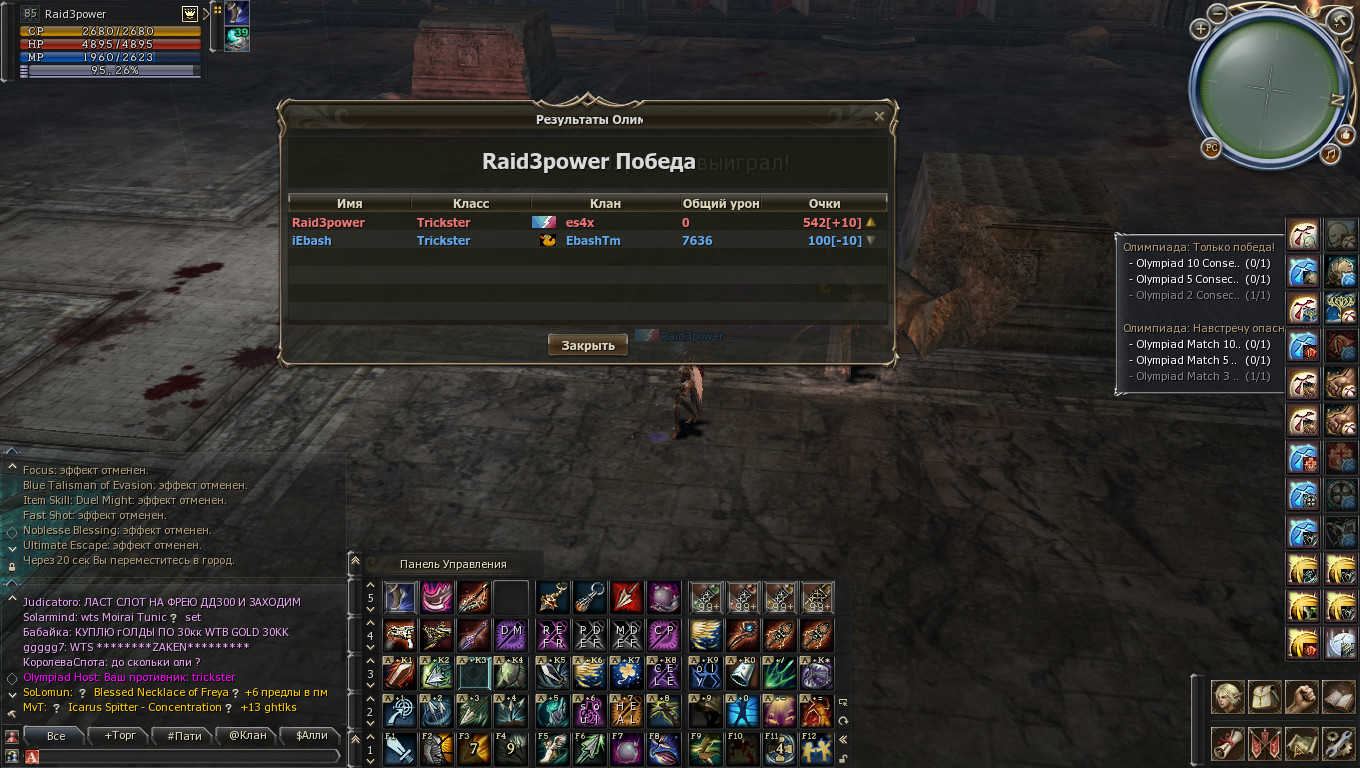Close the results window using the X
Image resolution: width=1360 pixels, height=768 pixels.
point(879,116)
